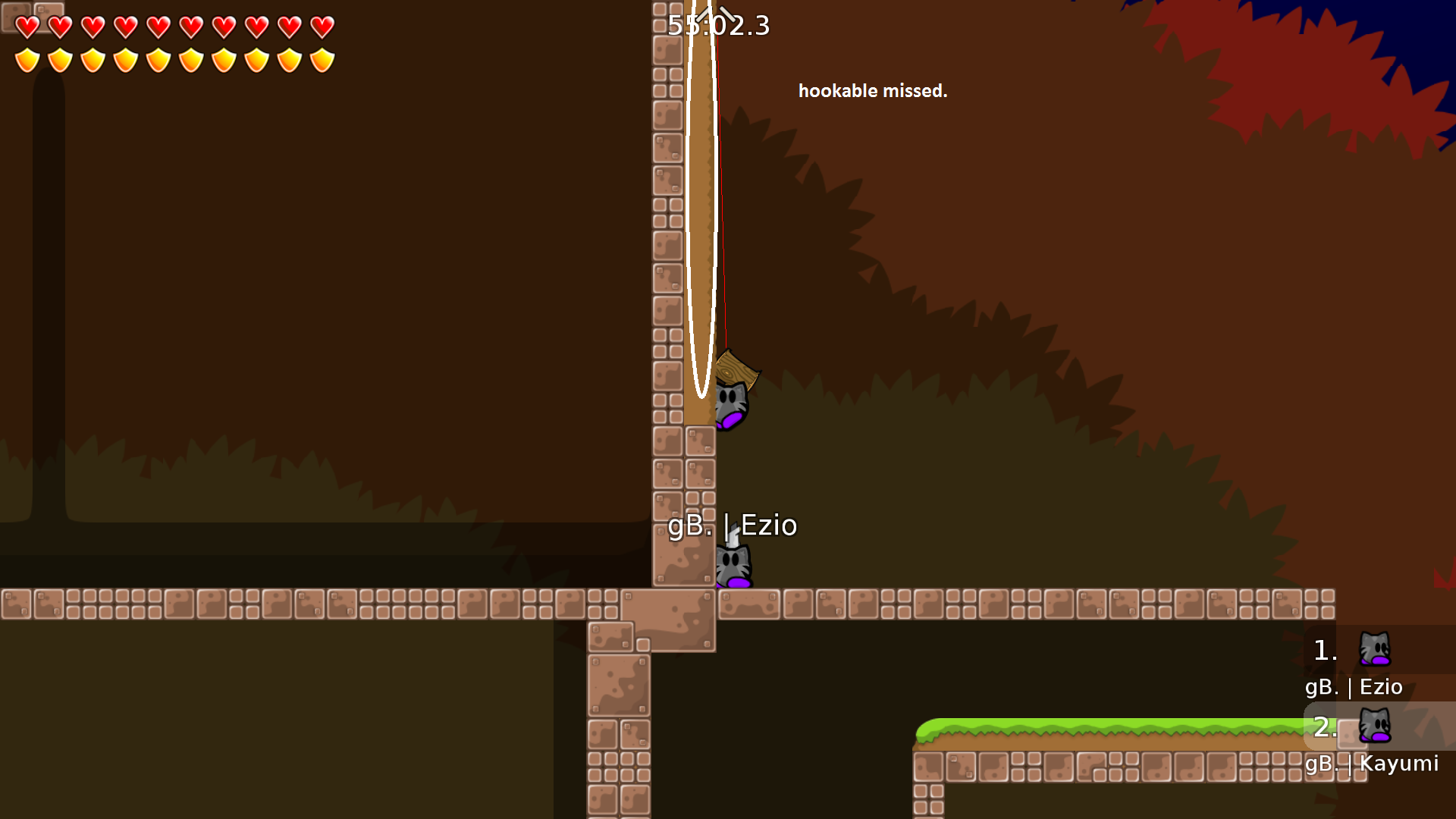Select the first yellow armor shield icon
This screenshot has width=1456, height=819.
28,59
